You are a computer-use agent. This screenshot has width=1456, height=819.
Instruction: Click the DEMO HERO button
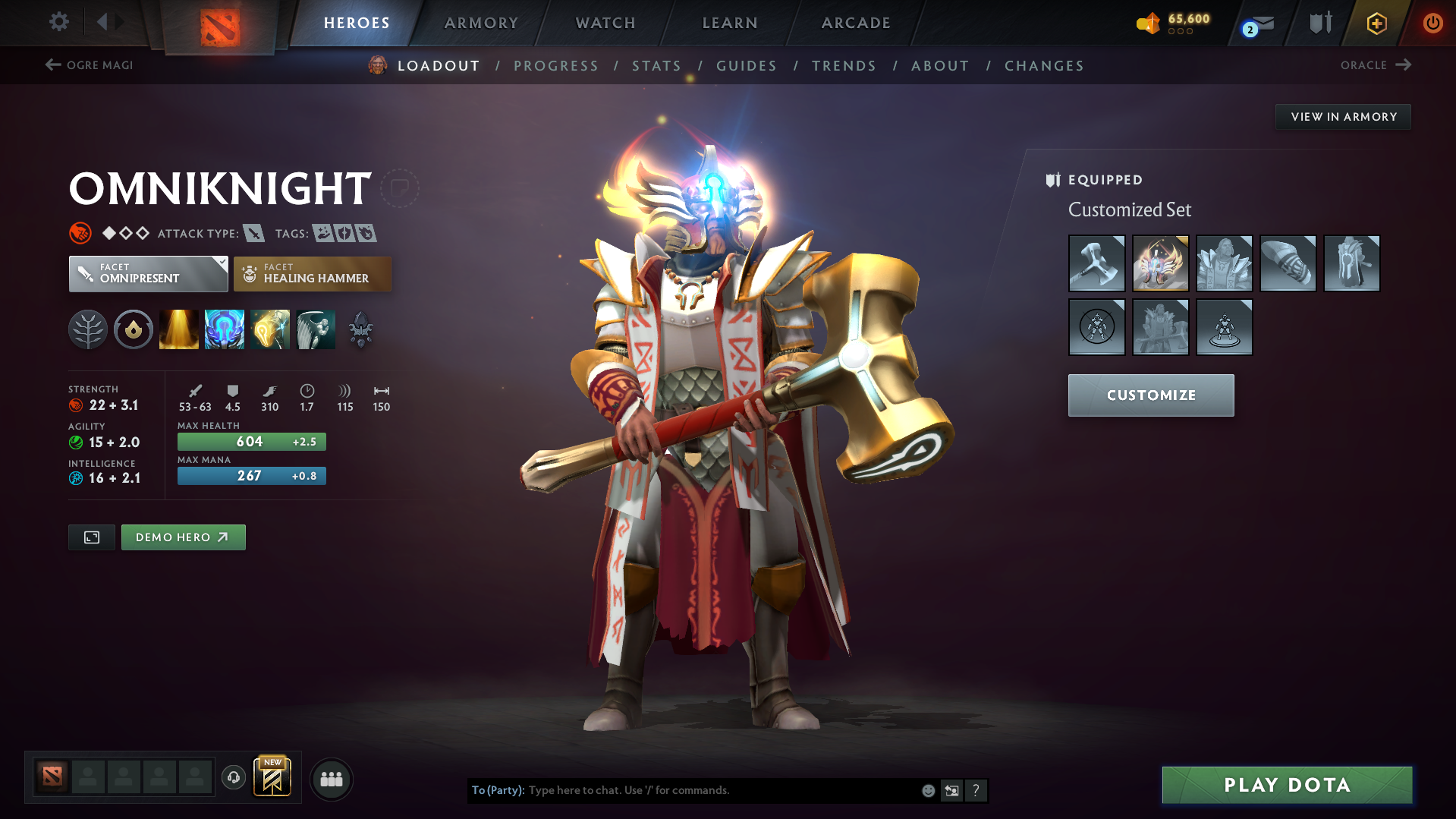tap(183, 537)
